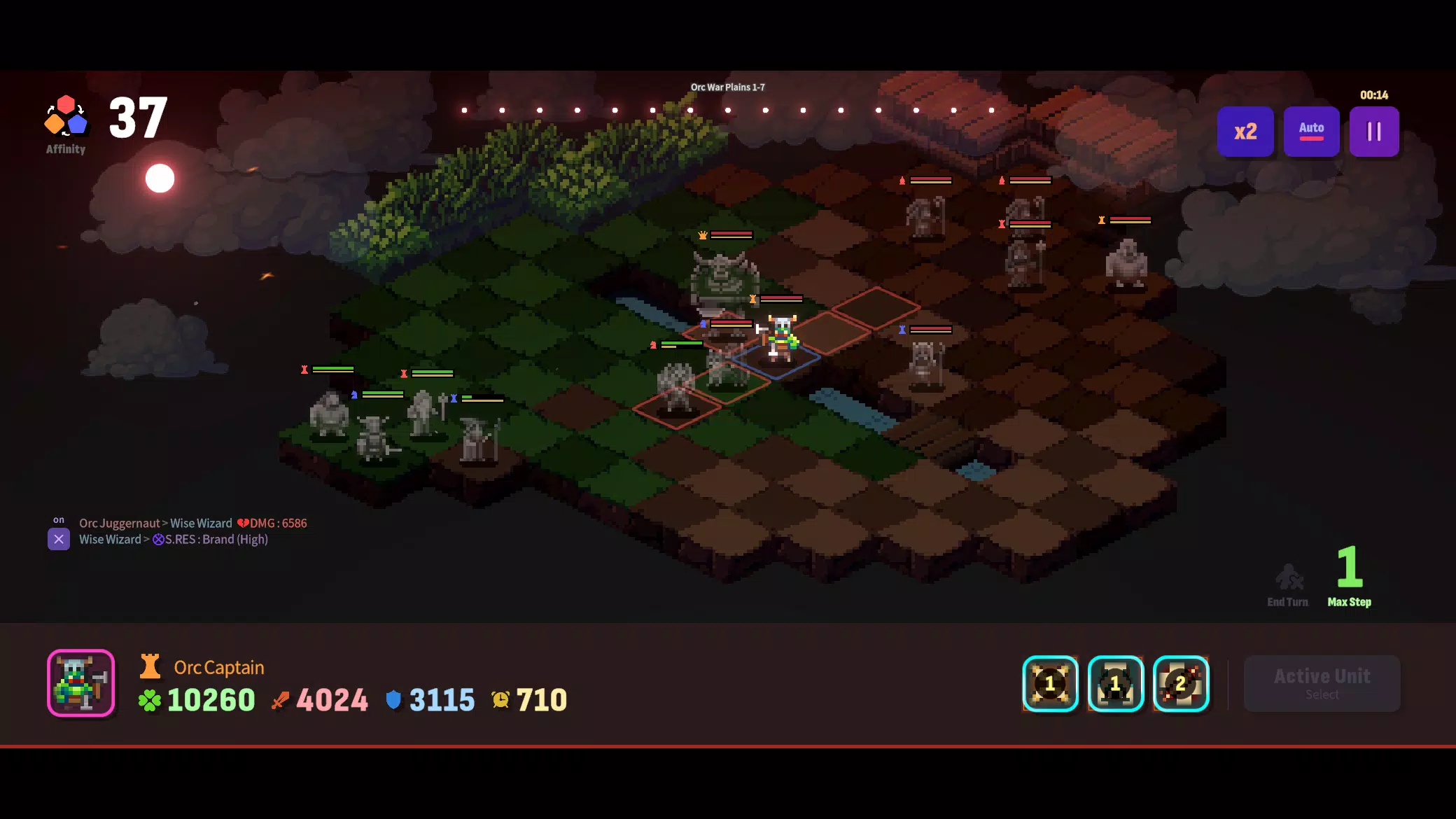Viewport: 1456px width, 819px height.
Task: Open the Active Unit selector
Action: click(x=1322, y=683)
